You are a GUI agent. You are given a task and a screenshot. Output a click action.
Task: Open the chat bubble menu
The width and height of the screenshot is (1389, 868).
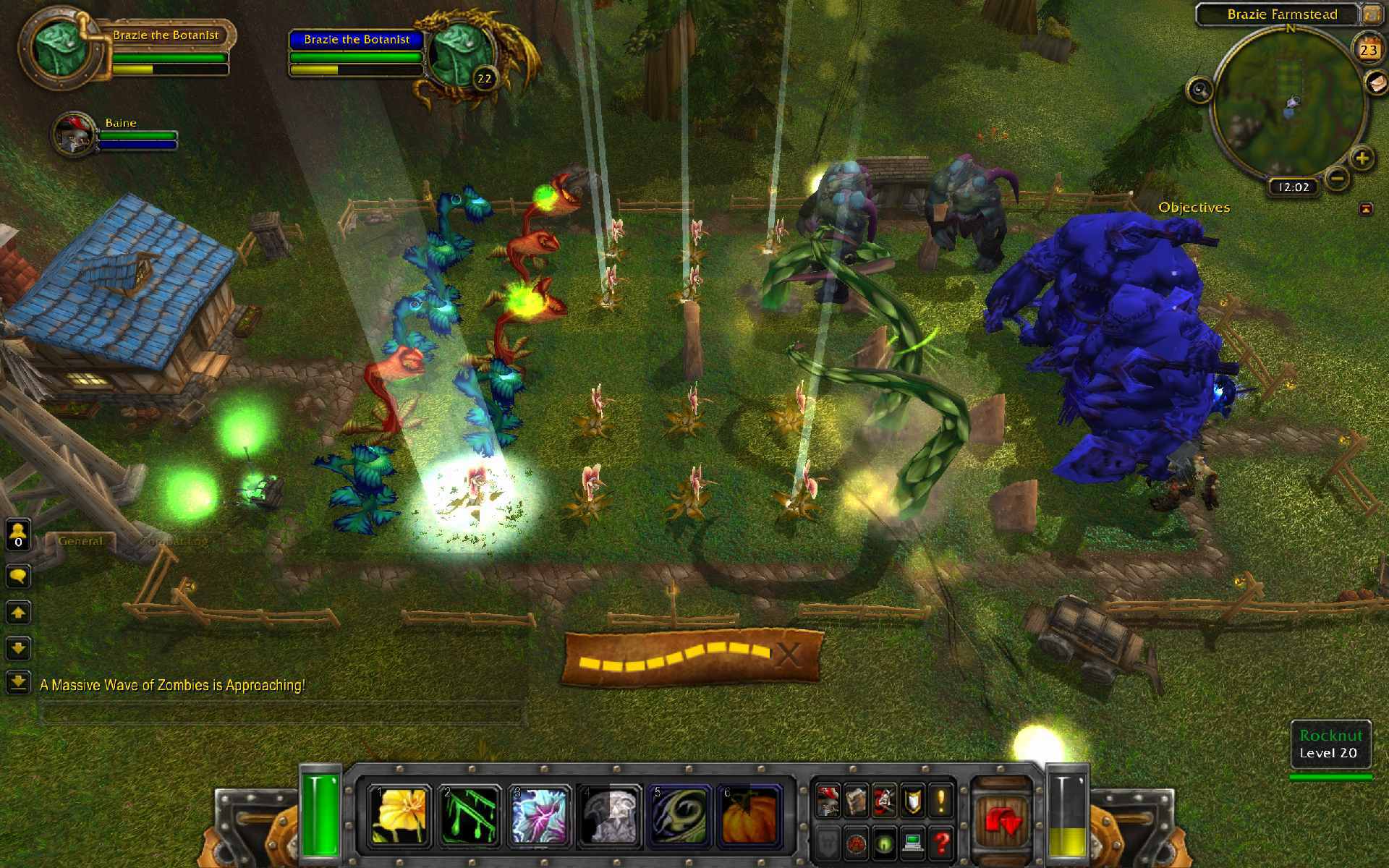pos(17,576)
